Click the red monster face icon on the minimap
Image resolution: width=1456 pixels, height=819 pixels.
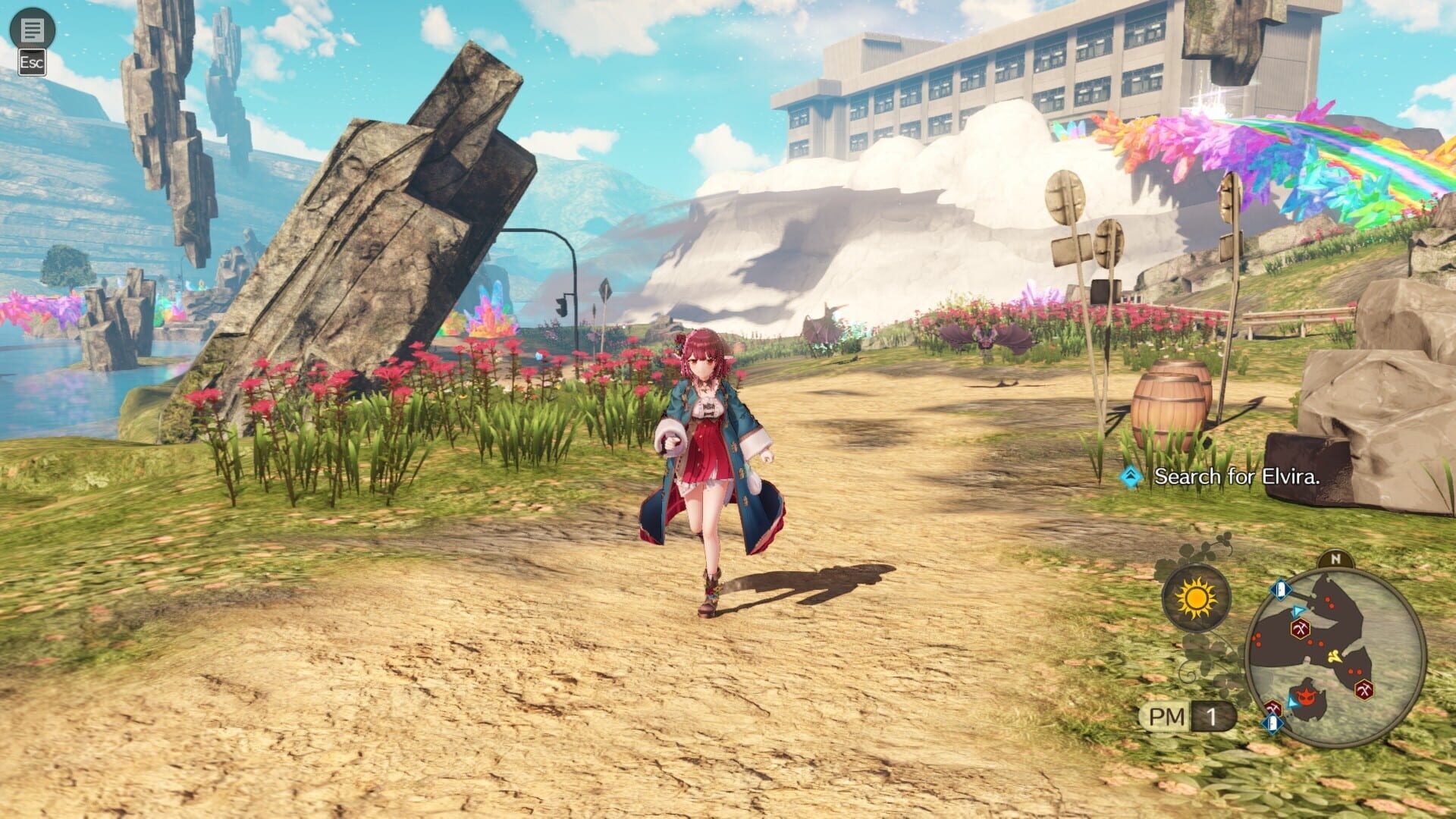(x=1306, y=696)
